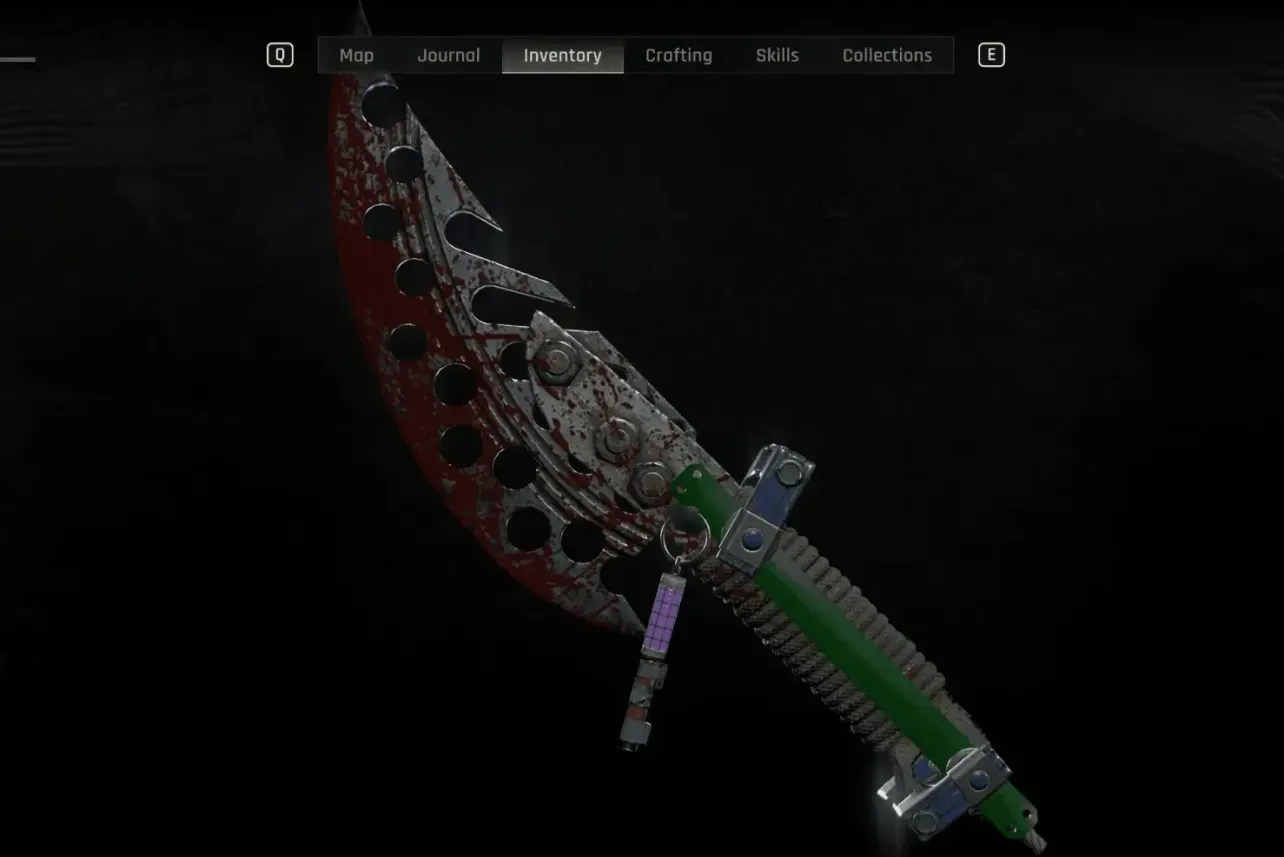
Task: Open the Journal tab
Action: 447,55
